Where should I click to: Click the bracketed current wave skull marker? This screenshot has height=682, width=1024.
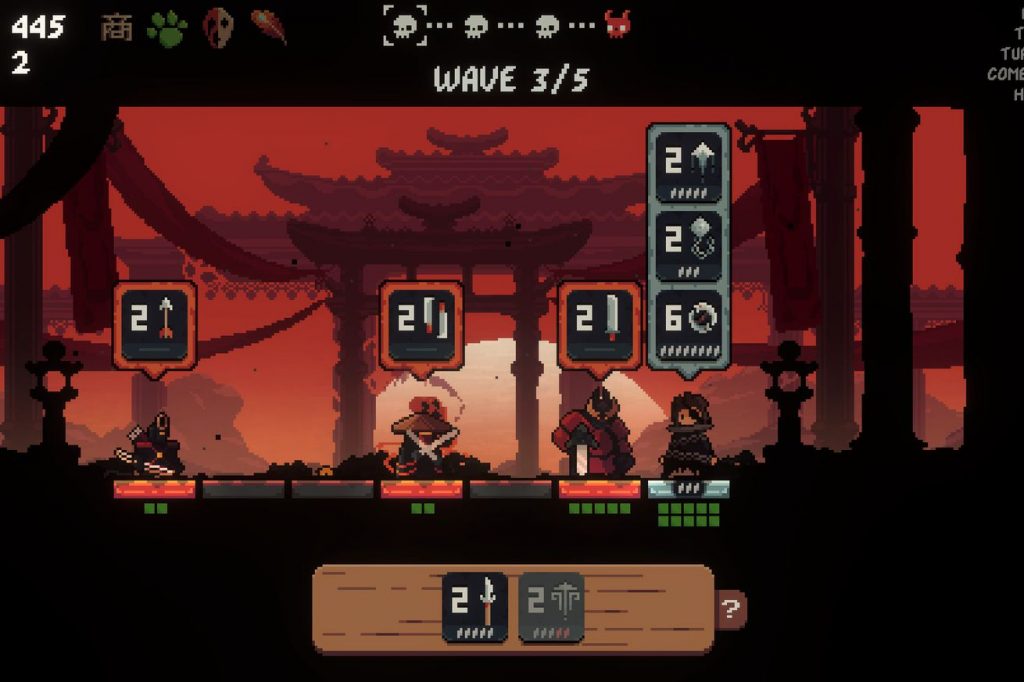pos(405,25)
